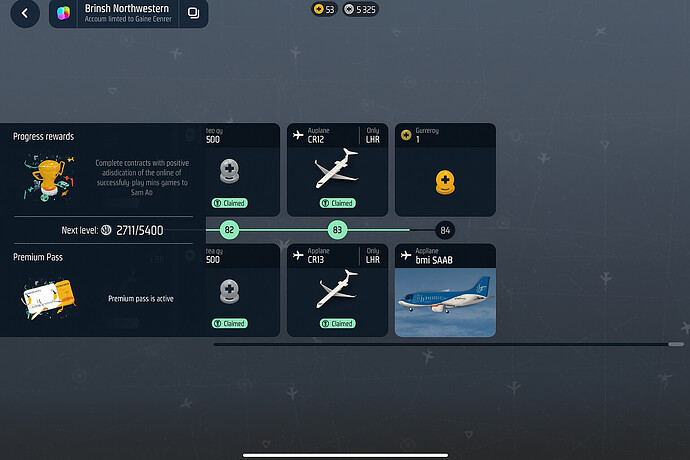Viewport: 690px width, 460px height.
Task: Select the bmi SAAB airplane reward card
Action: [x=445, y=289]
